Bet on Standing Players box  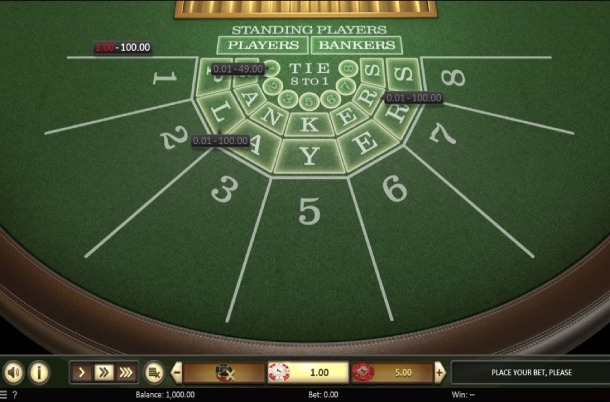[x=263, y=45]
